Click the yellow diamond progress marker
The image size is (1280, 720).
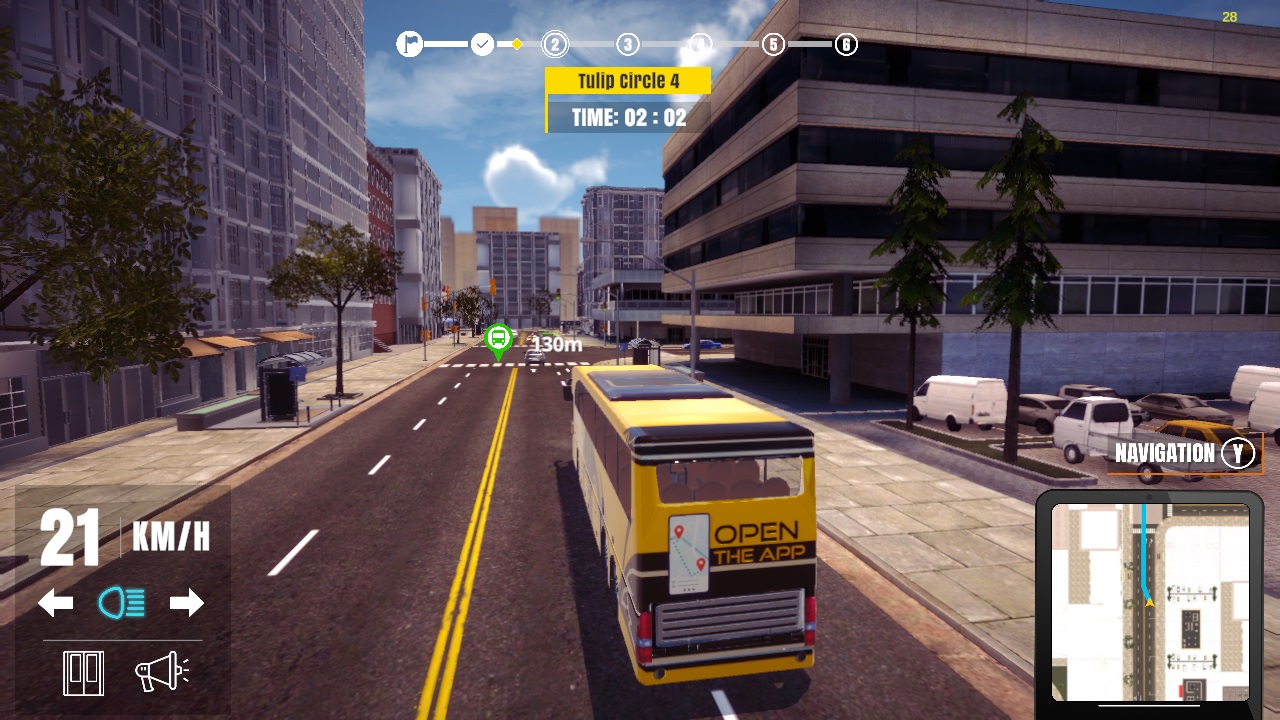tap(517, 44)
